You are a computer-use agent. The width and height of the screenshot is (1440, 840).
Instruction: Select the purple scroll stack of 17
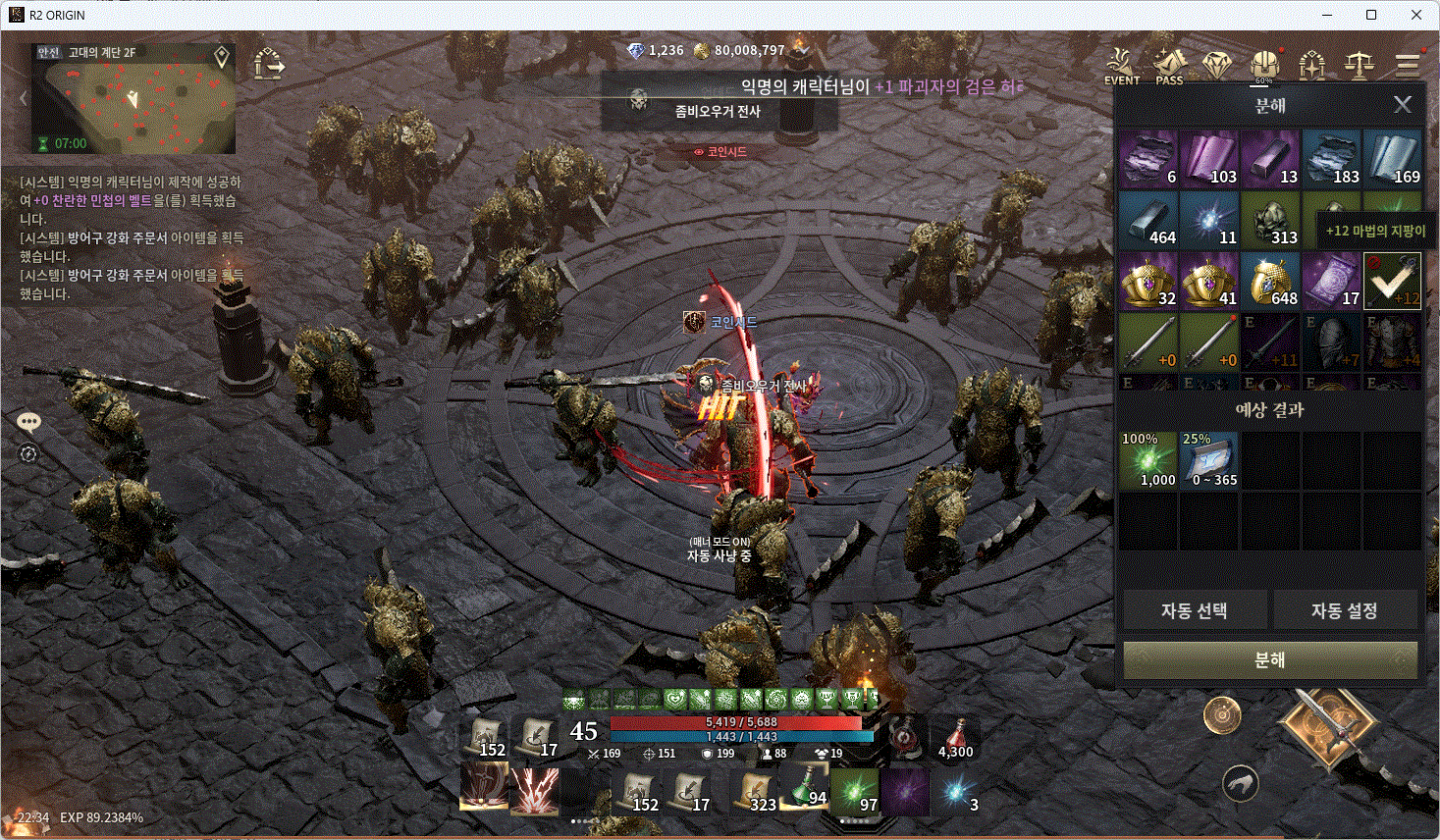tap(1331, 281)
